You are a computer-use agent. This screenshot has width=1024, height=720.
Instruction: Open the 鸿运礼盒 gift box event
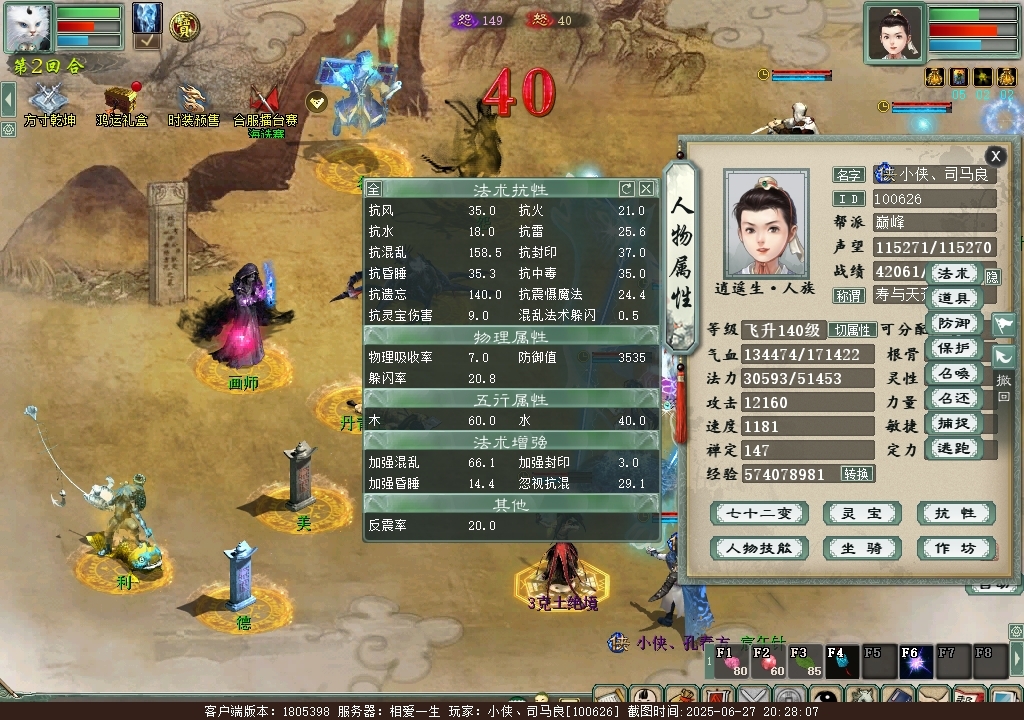pyautogui.click(x=122, y=103)
